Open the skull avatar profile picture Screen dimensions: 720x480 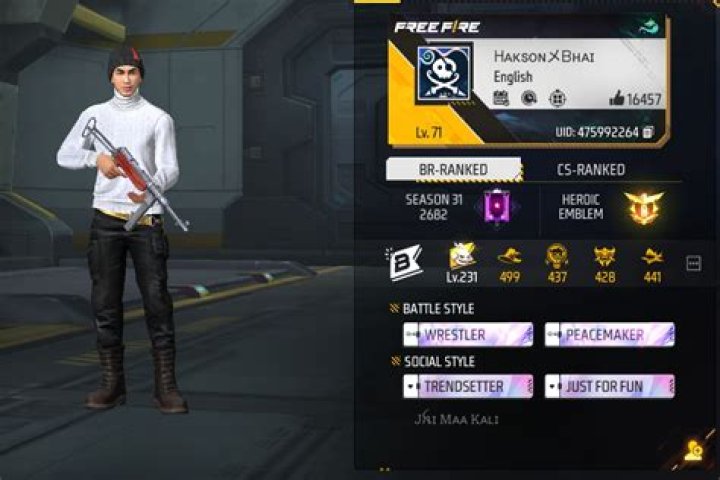coord(444,75)
